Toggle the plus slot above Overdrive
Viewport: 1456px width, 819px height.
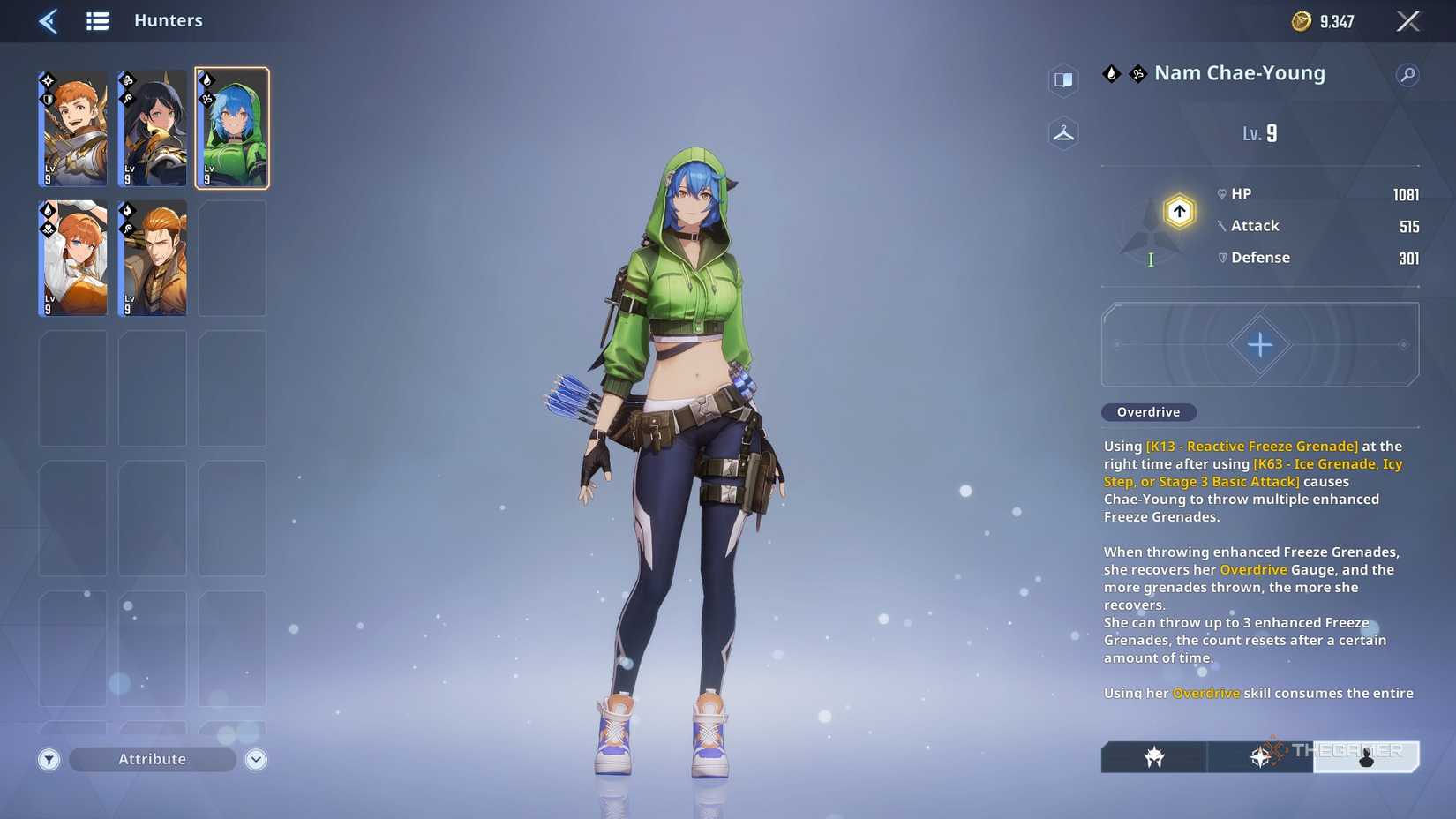coord(1260,344)
